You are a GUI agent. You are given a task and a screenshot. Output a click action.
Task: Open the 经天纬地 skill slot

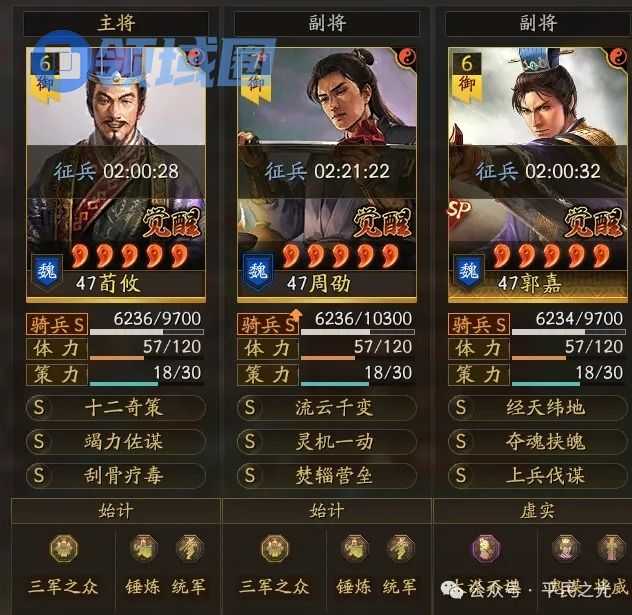pyautogui.click(x=538, y=408)
